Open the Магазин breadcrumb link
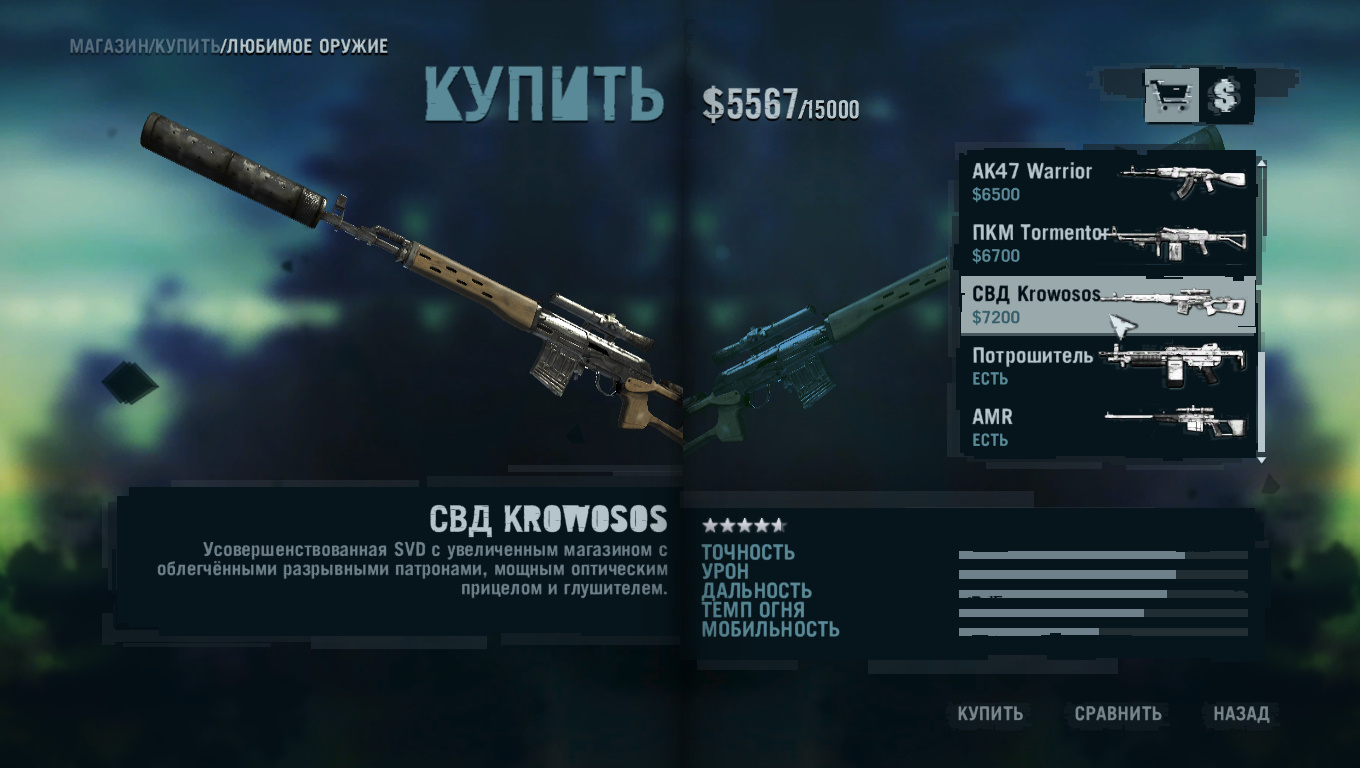 pyautogui.click(x=108, y=47)
